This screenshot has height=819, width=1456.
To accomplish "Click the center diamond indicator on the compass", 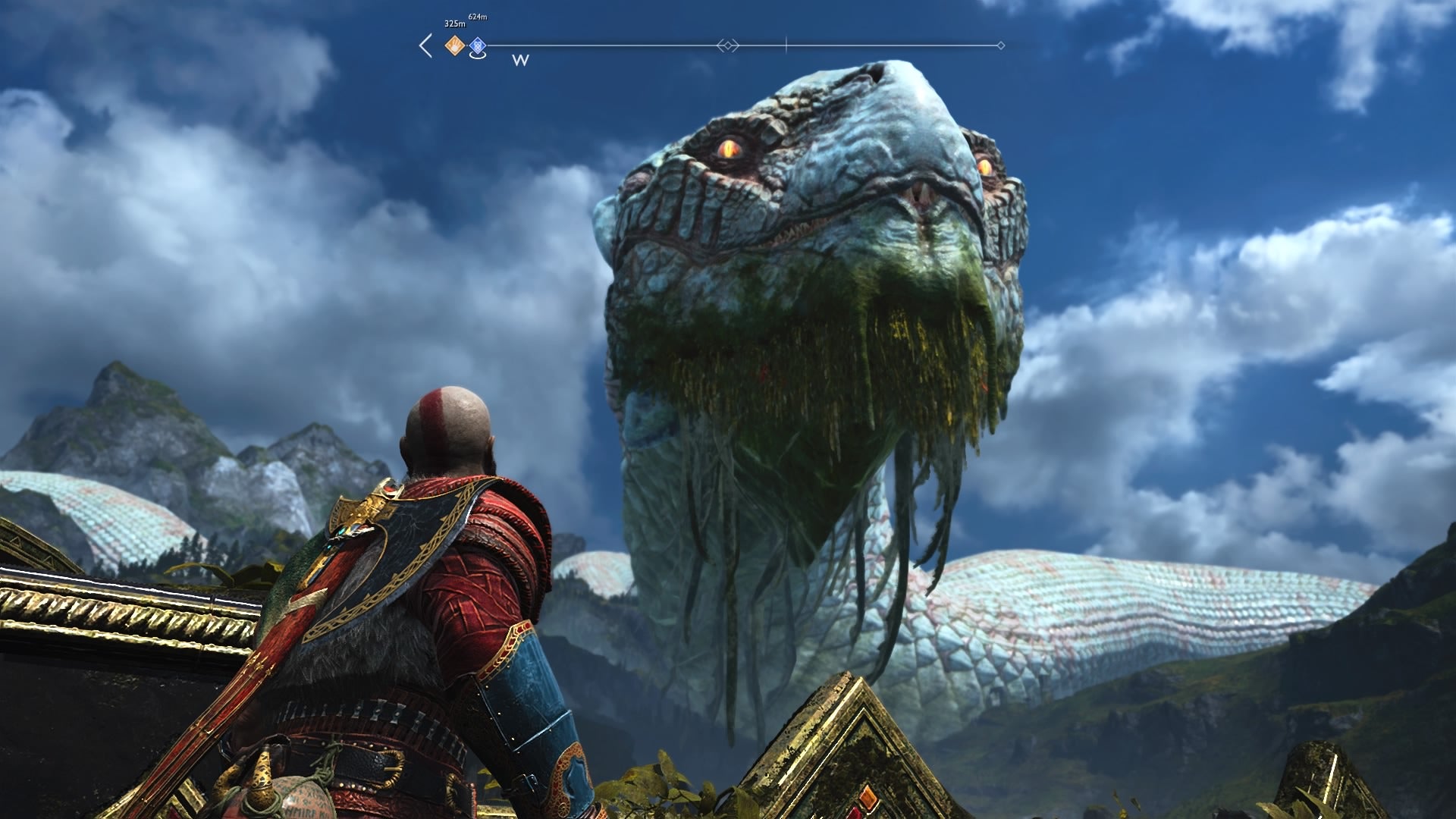I will coord(728,44).
